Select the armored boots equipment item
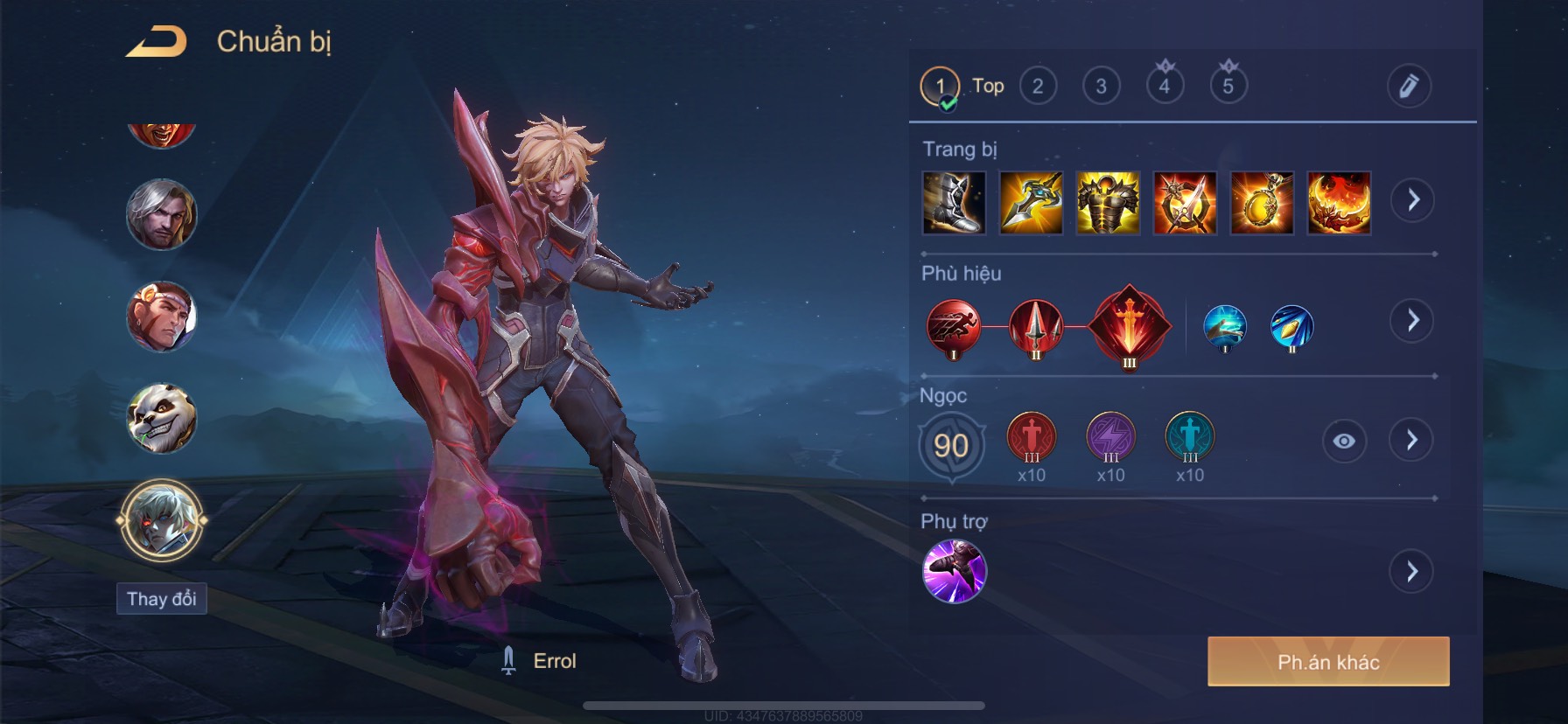This screenshot has width=1568, height=724. coord(954,203)
